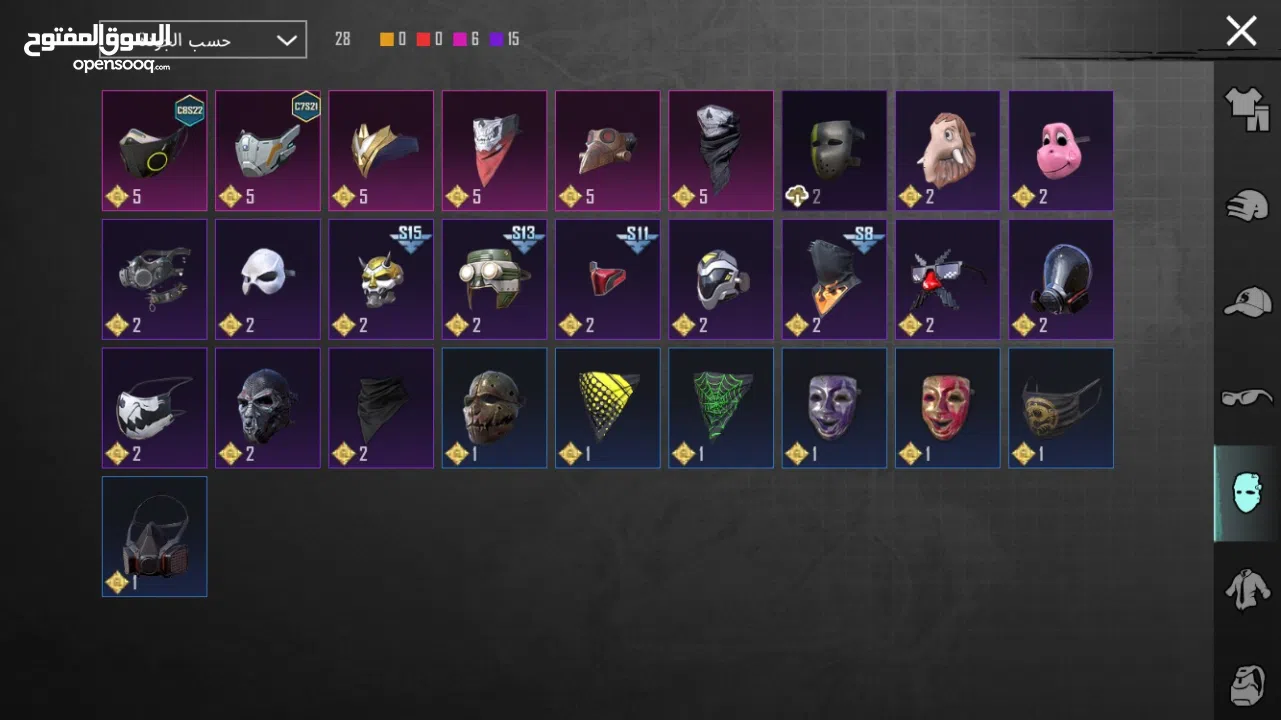Pick the red filter respirator mask

coord(155,536)
